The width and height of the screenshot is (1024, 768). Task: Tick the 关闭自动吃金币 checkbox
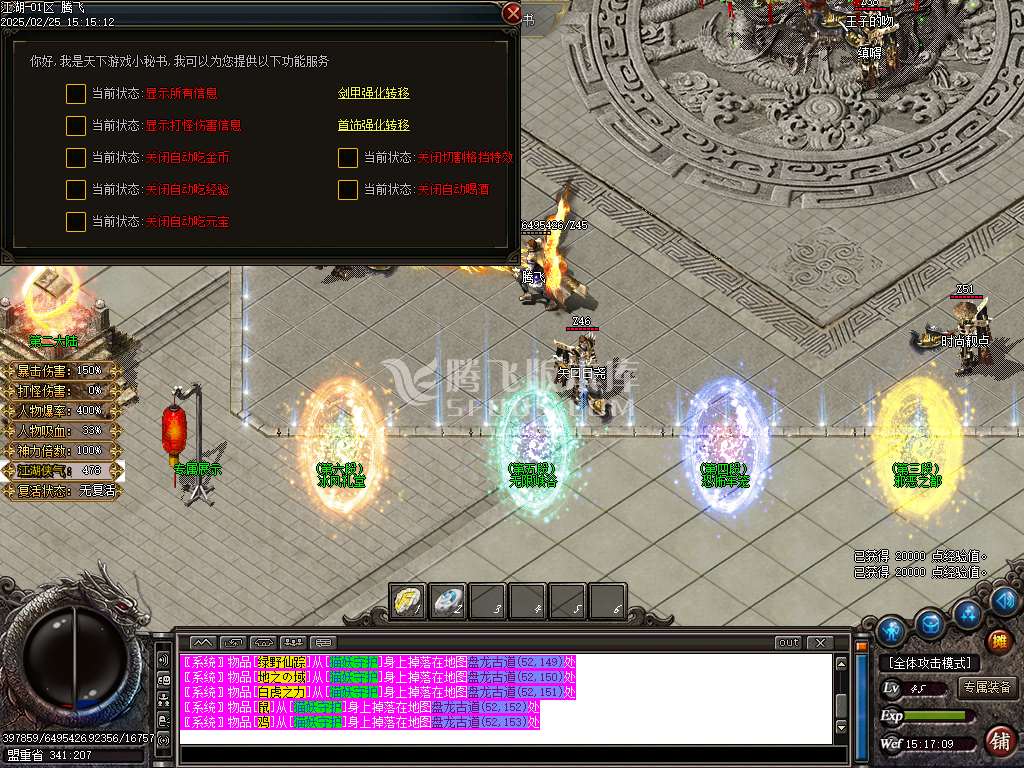pos(76,158)
